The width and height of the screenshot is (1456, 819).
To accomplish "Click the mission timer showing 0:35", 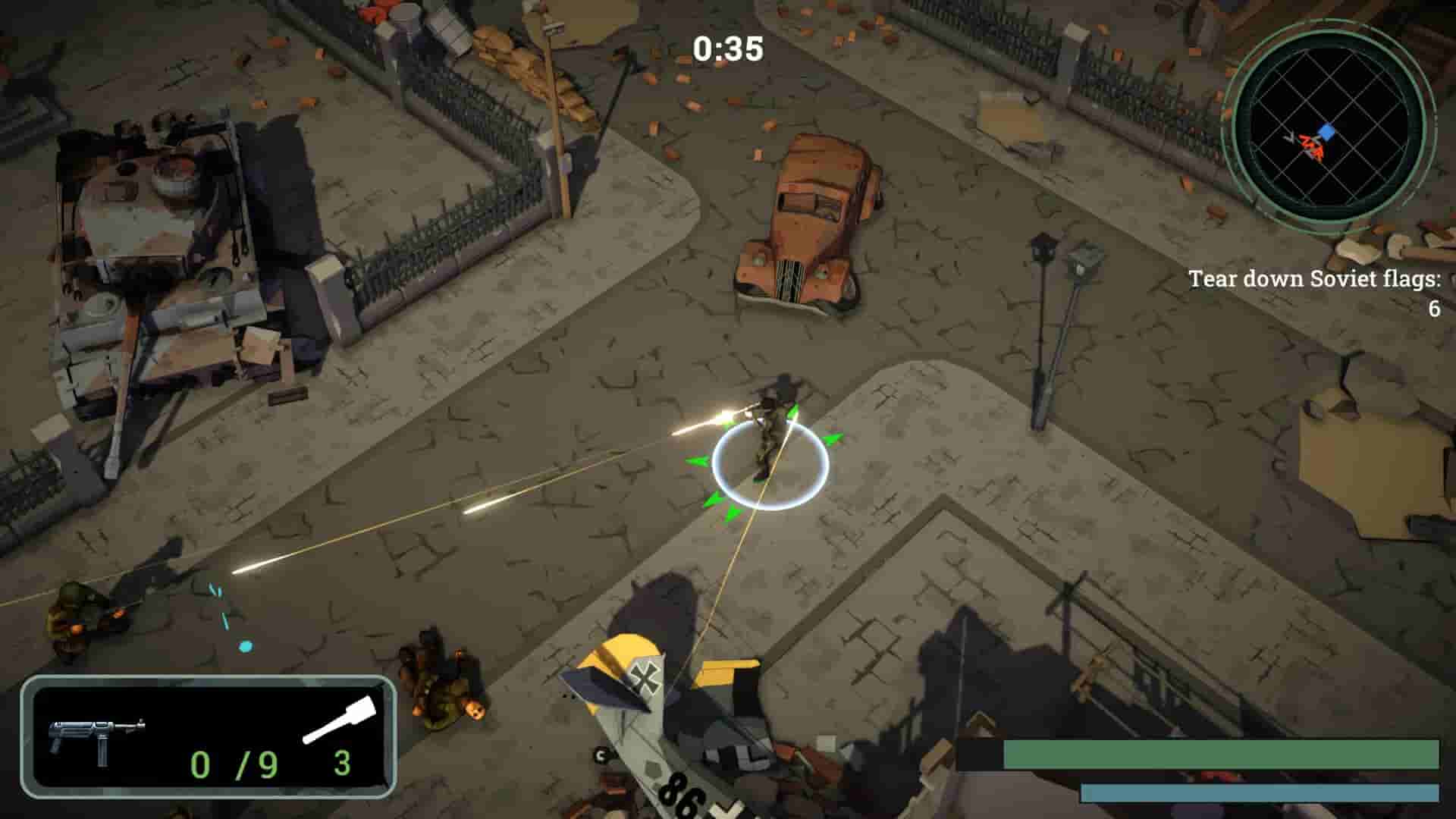I will (726, 48).
